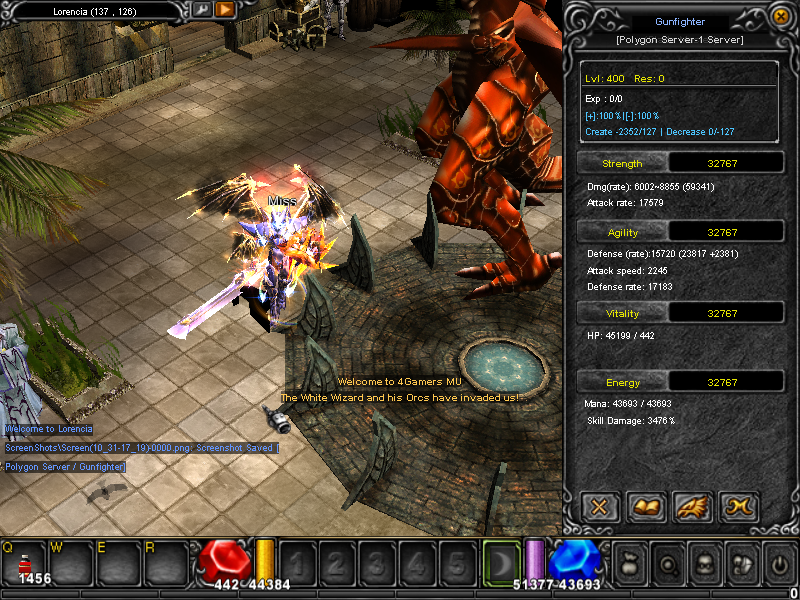This screenshot has width=800, height=600.
Task: Open the golden wing pet button
Action: [691, 506]
